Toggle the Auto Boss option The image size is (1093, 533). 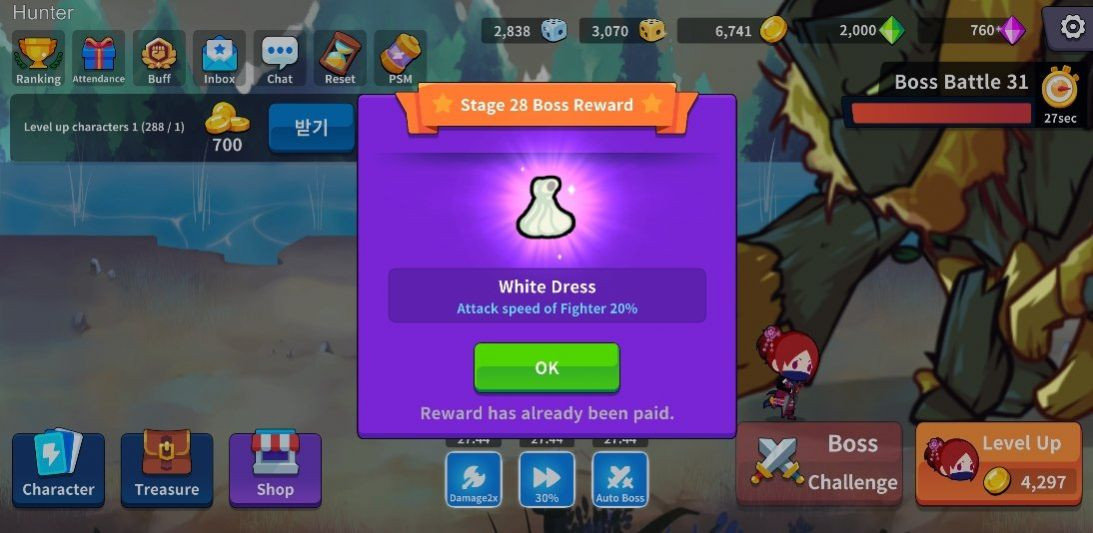tap(620, 478)
